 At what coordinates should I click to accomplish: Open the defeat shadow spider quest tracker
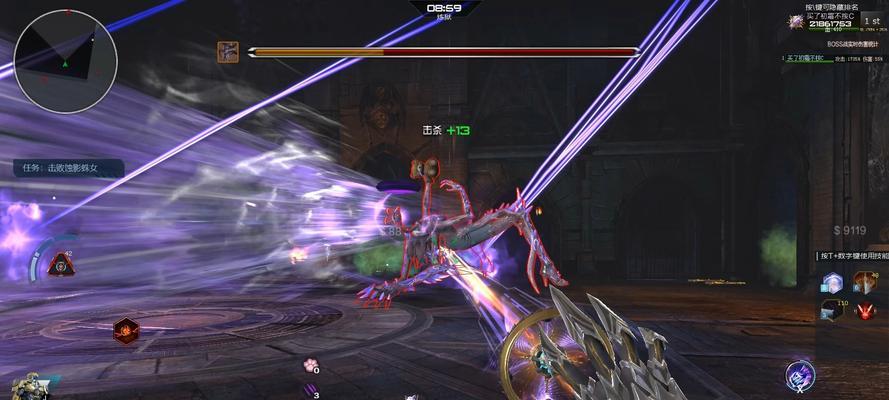(68, 168)
